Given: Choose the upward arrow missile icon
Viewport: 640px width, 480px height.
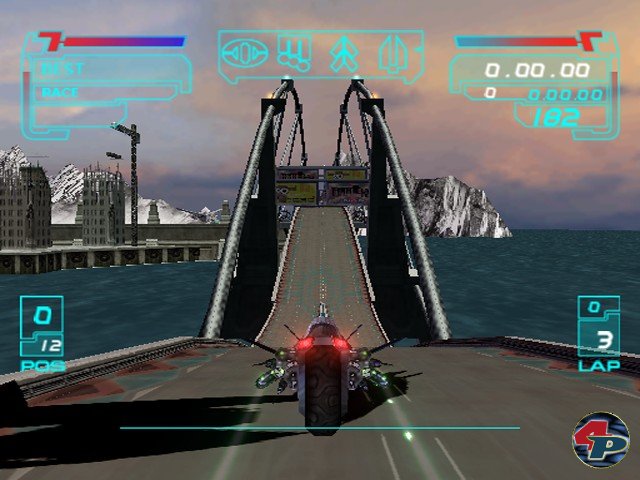Looking at the screenshot, I should [344, 54].
